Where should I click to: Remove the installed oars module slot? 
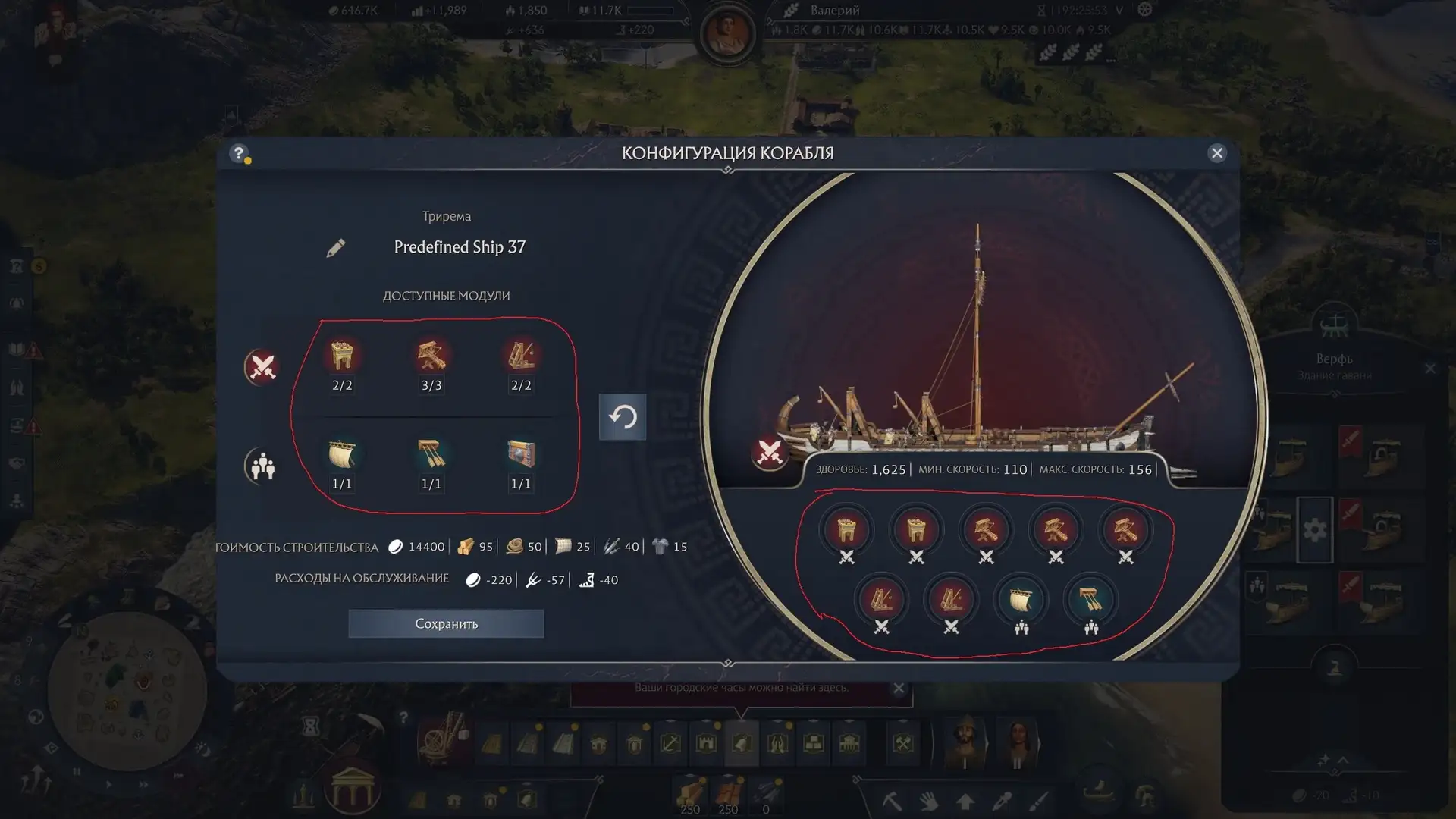pos(1090,601)
